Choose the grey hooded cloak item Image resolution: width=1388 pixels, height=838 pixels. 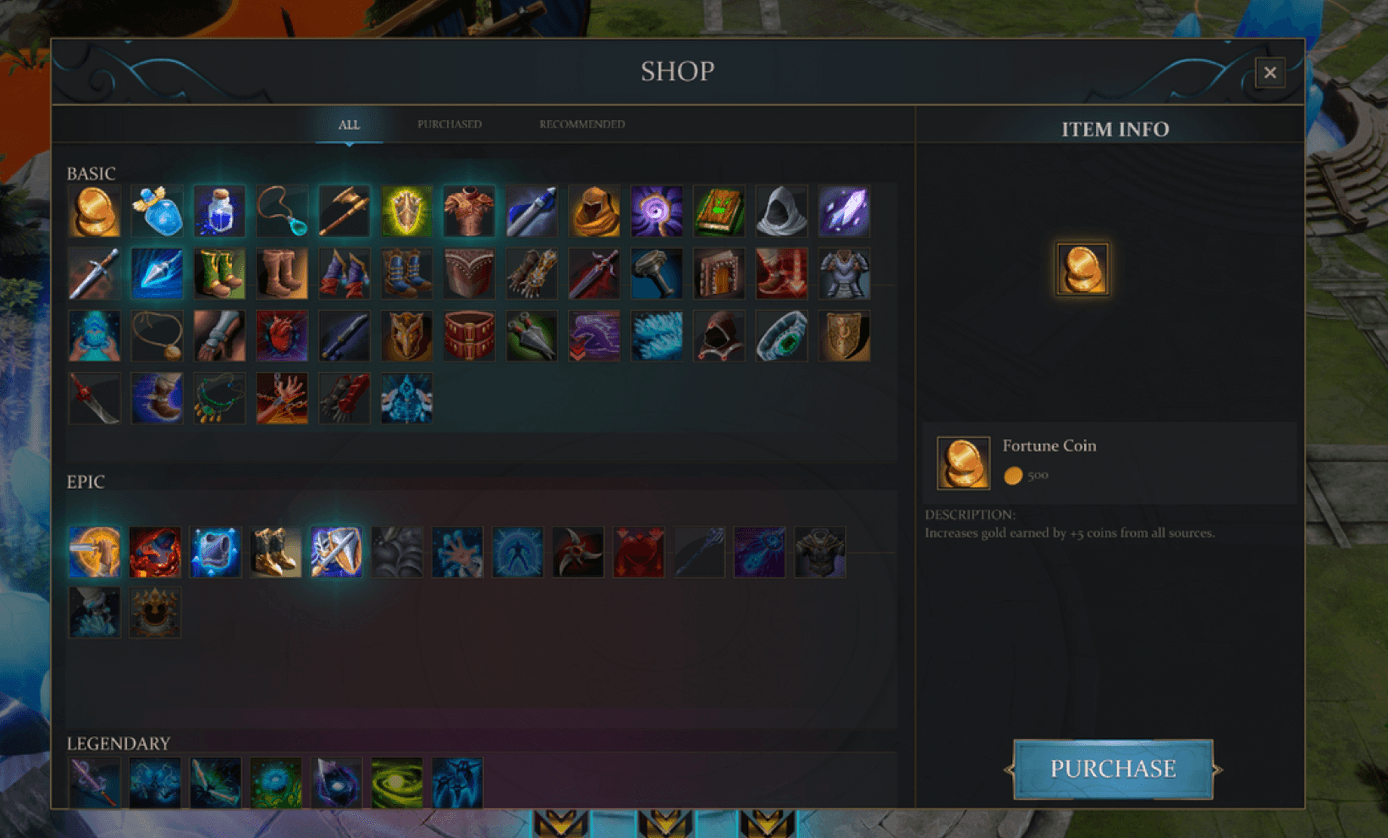click(781, 212)
